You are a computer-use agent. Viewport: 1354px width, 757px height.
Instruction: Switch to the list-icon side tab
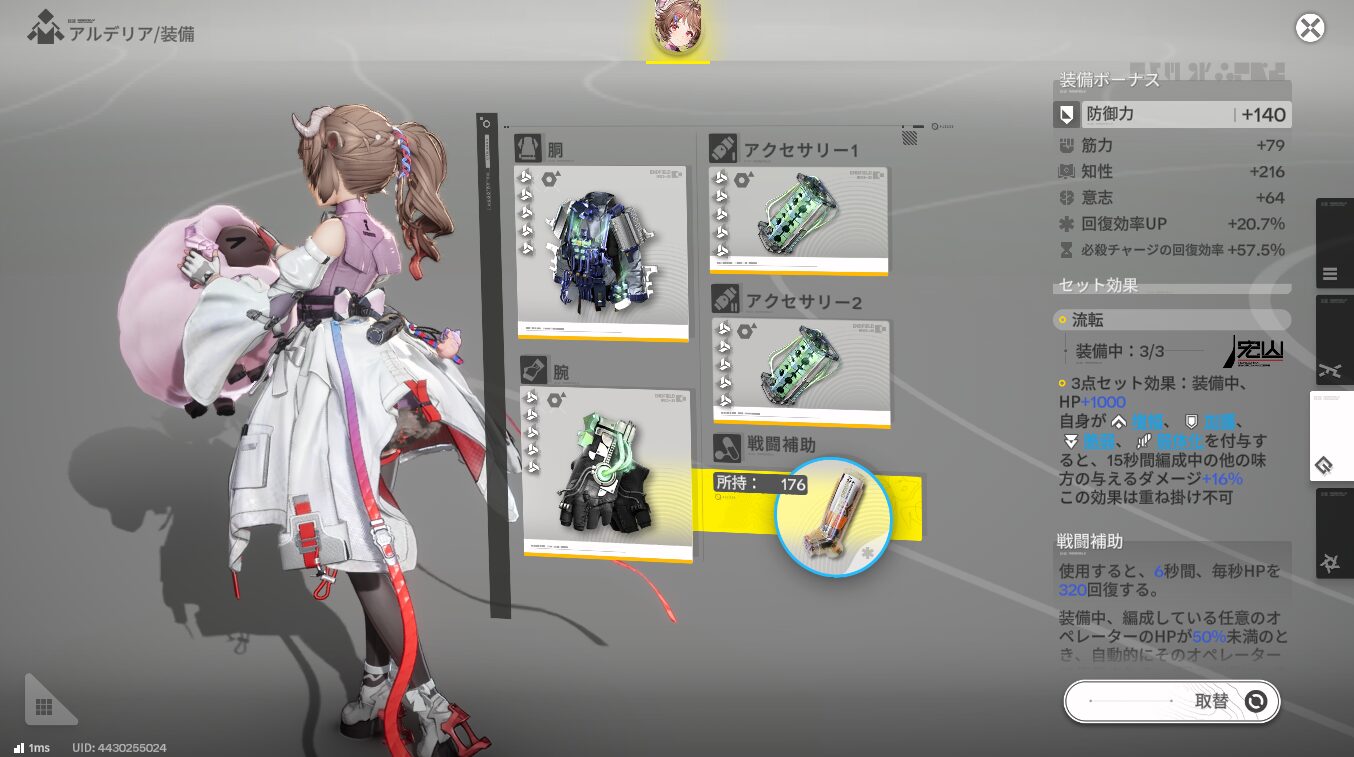(1330, 273)
